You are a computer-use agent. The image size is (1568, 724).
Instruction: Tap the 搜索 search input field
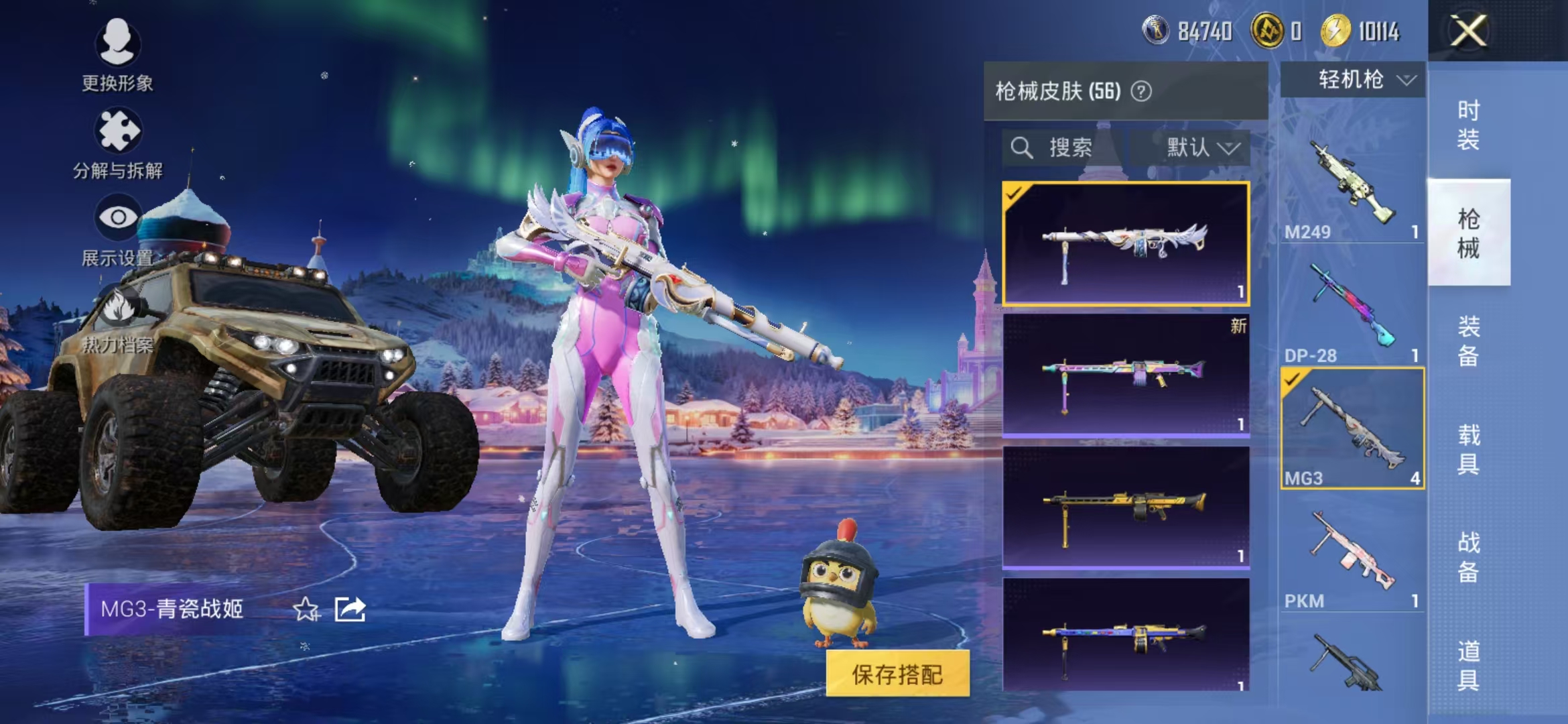click(x=1072, y=147)
